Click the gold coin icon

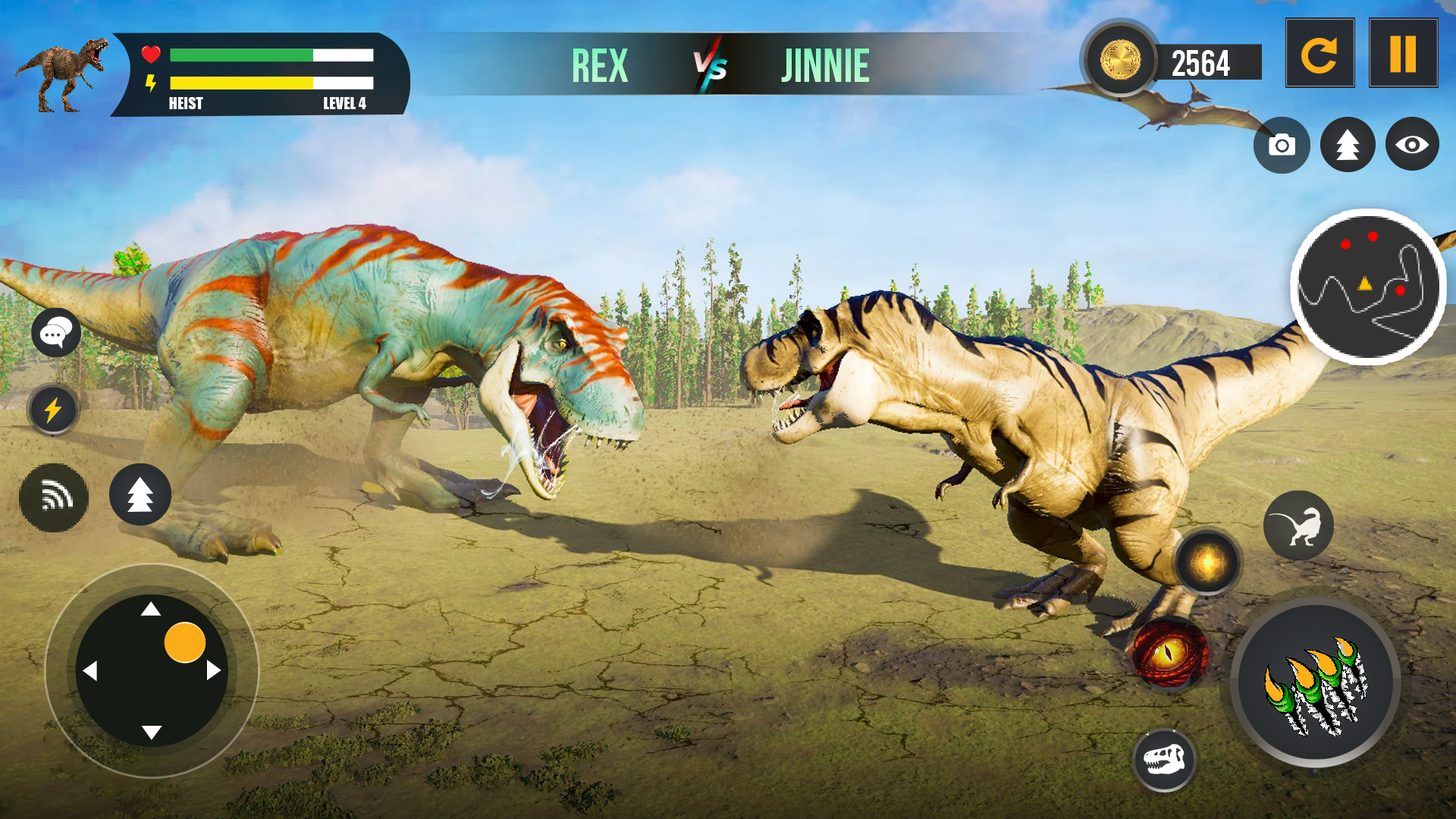coord(1120,60)
